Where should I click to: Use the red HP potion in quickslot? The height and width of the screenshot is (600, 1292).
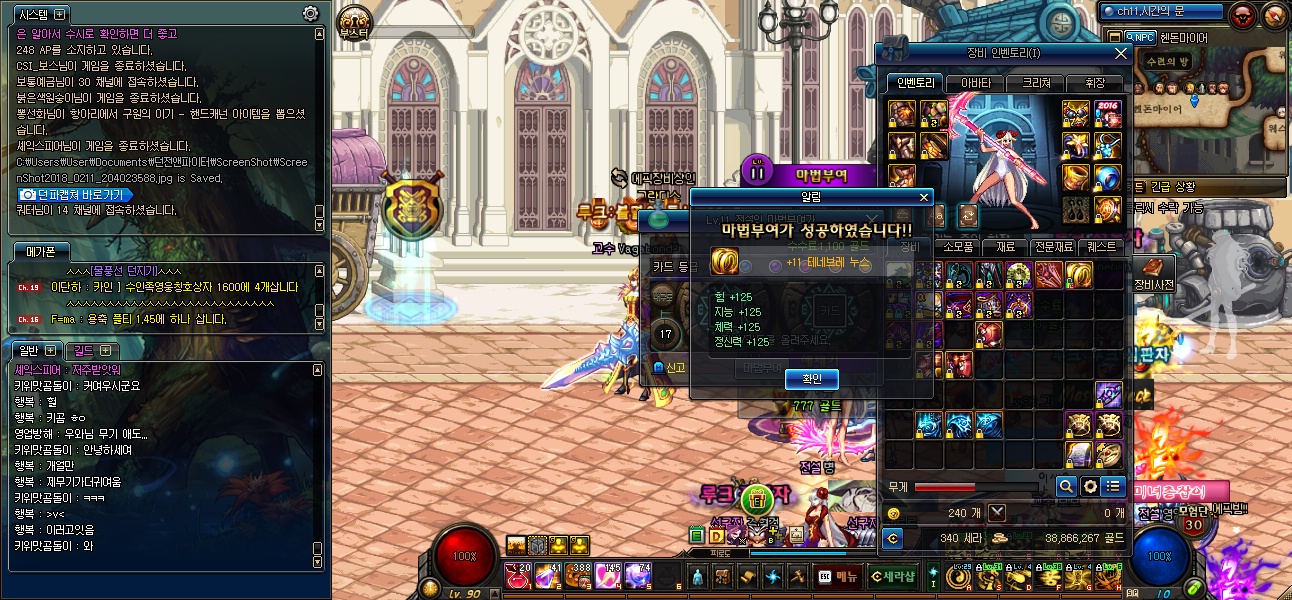pyautogui.click(x=520, y=575)
